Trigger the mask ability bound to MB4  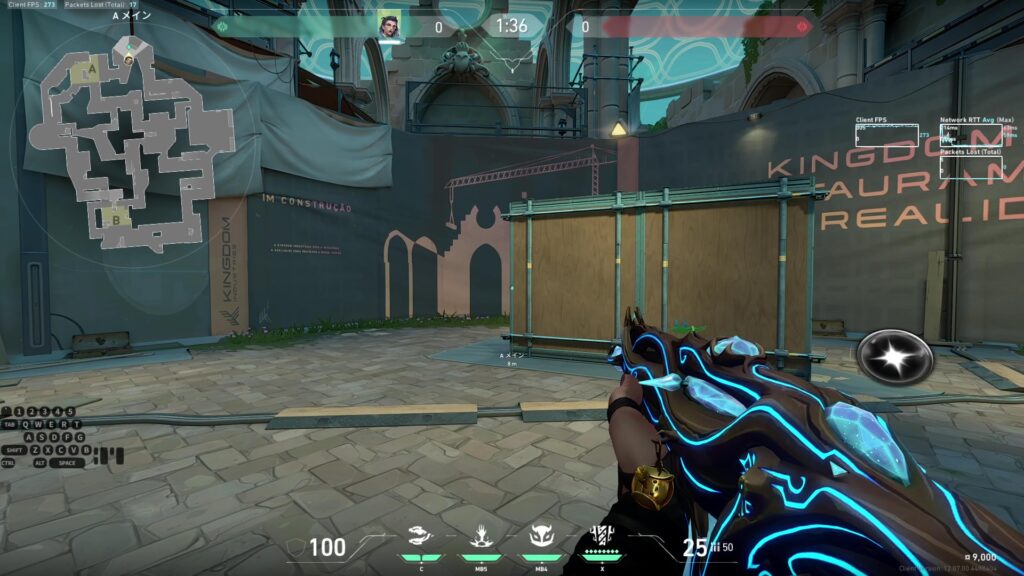541,537
